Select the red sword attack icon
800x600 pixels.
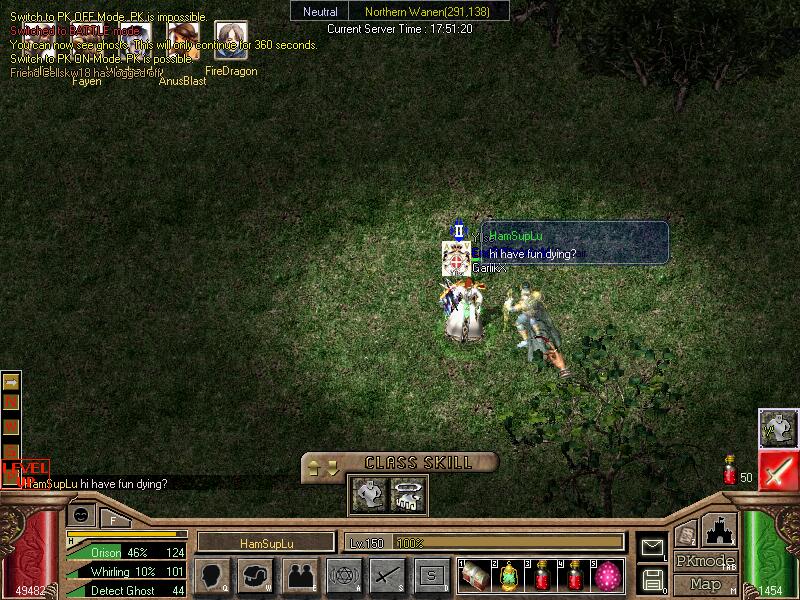(777, 471)
